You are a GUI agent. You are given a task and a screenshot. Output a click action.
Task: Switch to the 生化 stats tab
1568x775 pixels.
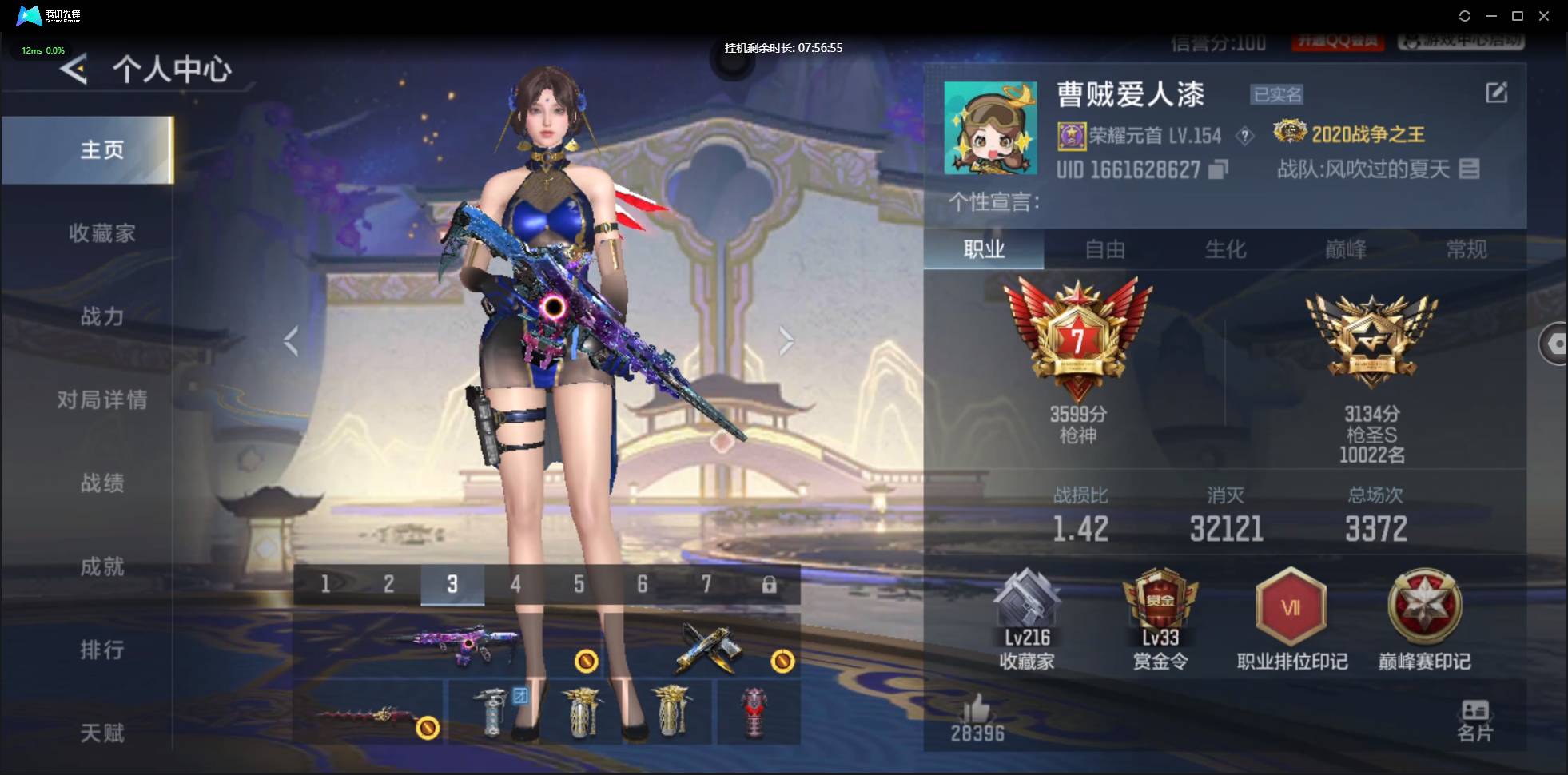point(1225,250)
